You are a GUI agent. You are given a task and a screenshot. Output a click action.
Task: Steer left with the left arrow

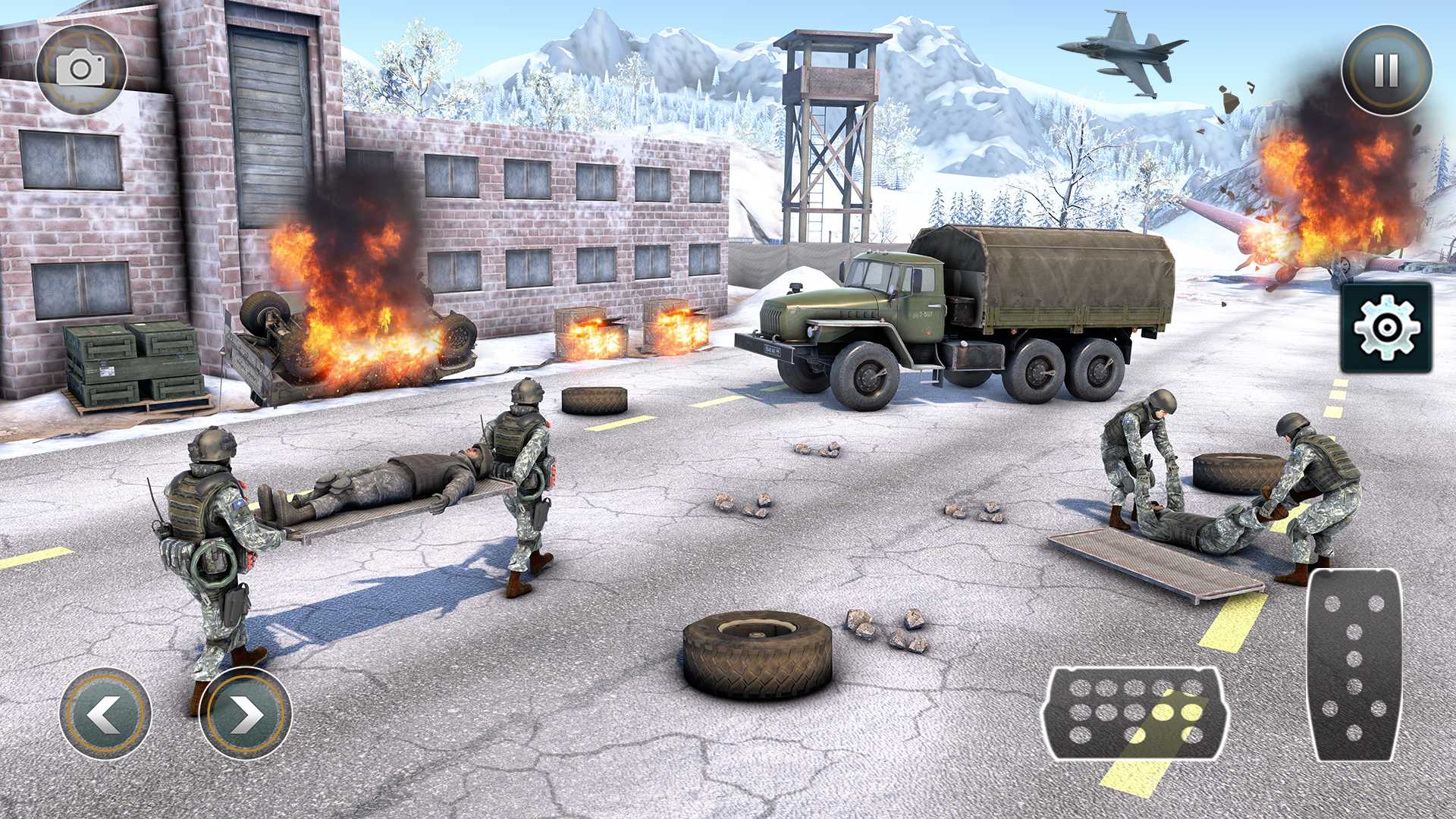point(105,714)
